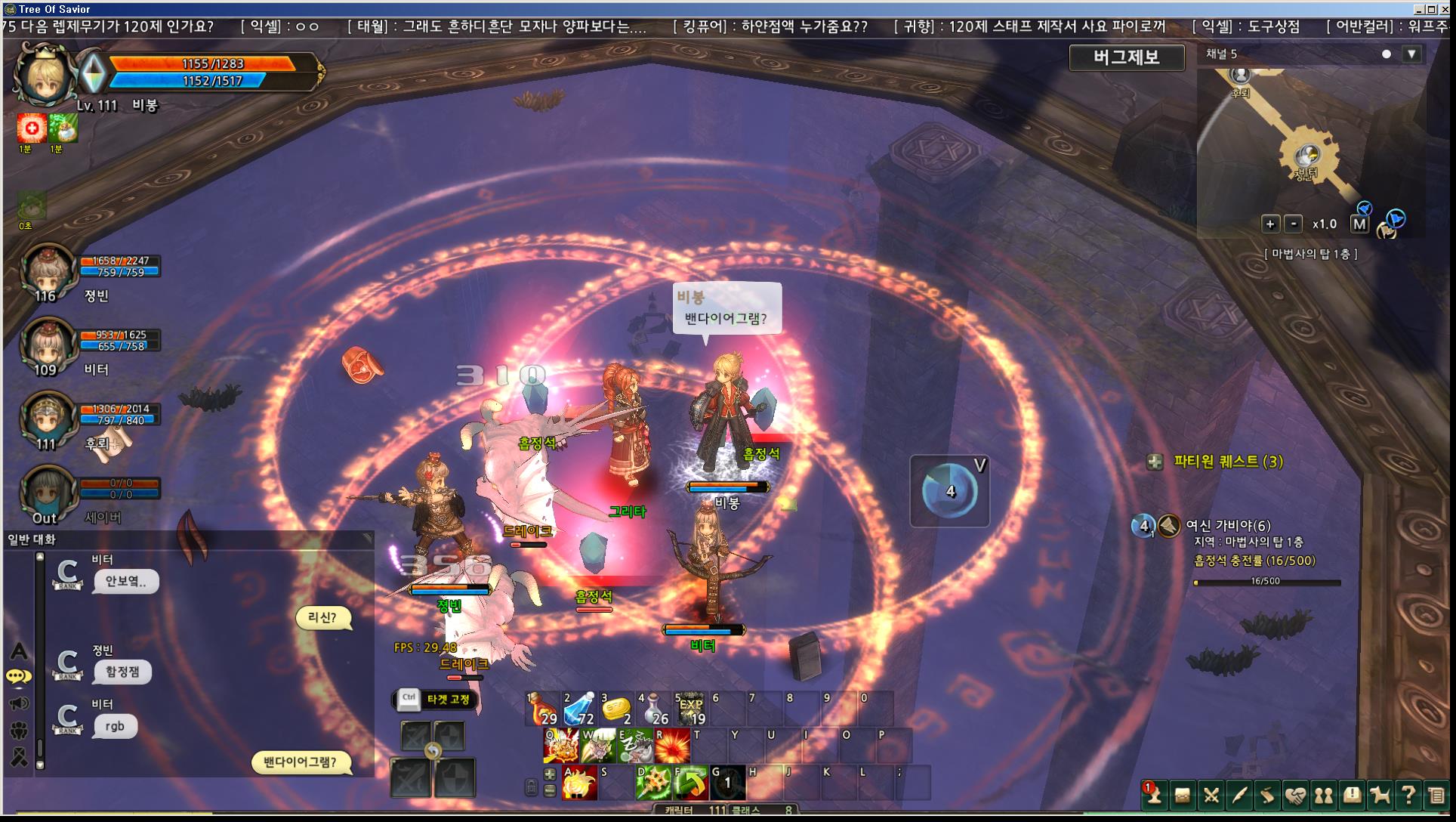This screenshot has width=1456, height=822.
Task: Activate the red explosion skill on R
Action: pos(672,746)
